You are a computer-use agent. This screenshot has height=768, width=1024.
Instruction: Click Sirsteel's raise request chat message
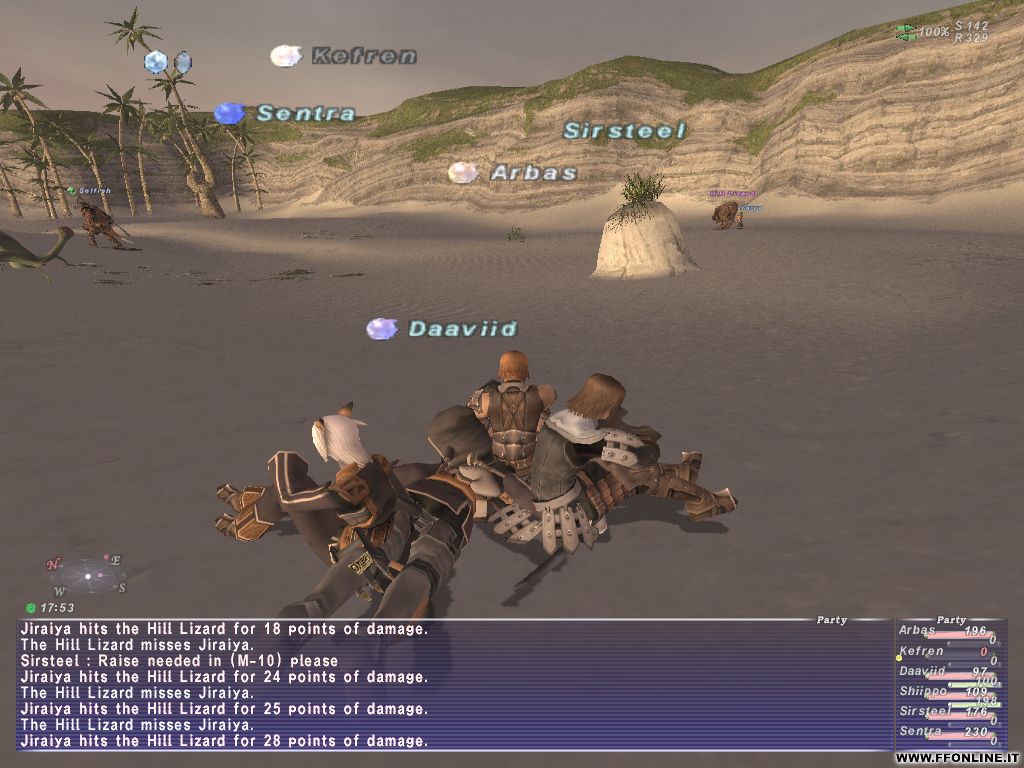pos(180,661)
